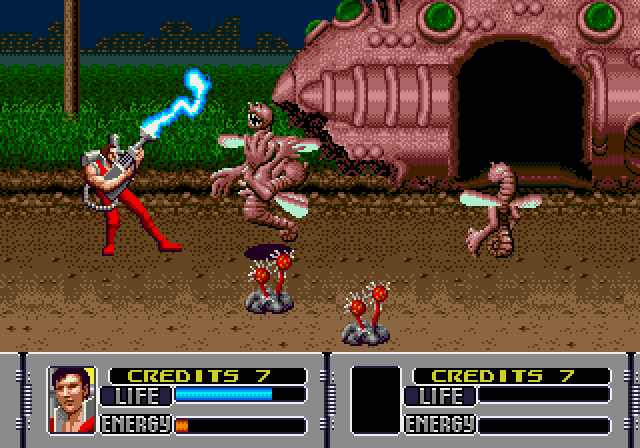Viewport: 640px width, 448px height.
Task: Select the empty player two portrait slot
Action: [376, 399]
